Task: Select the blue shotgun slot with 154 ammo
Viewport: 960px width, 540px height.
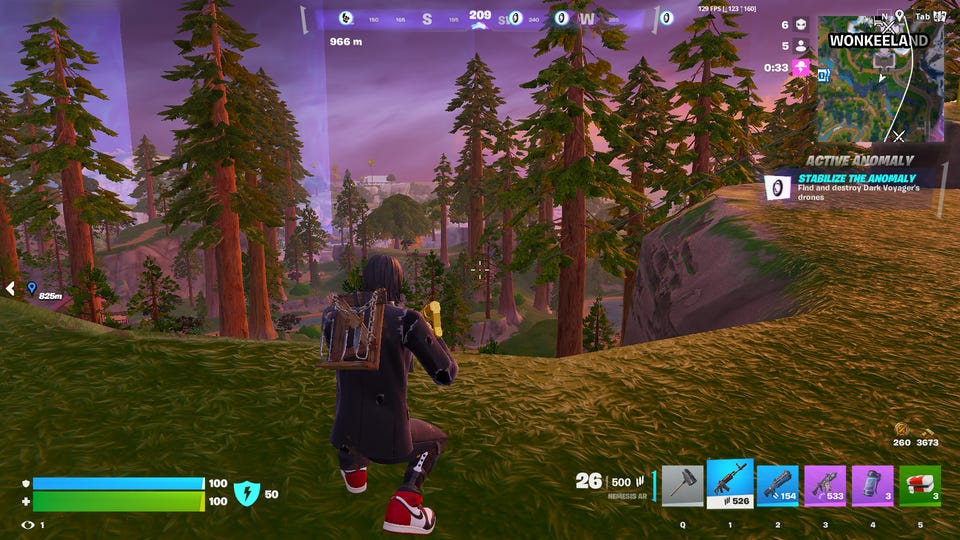Action: (777, 485)
